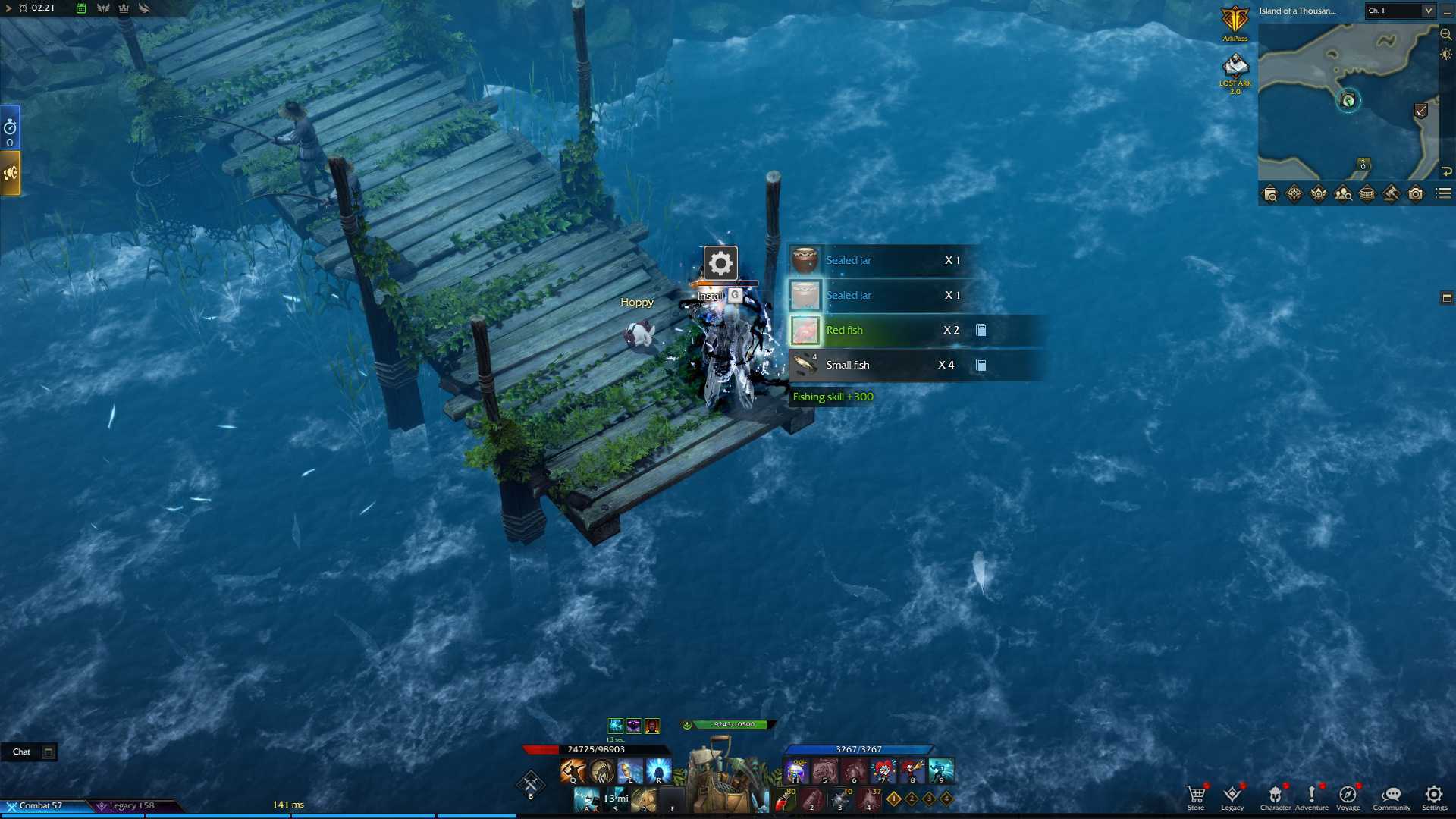Screen dimensions: 1456x819
Task: Open the Settings gear menu
Action: (1433, 796)
